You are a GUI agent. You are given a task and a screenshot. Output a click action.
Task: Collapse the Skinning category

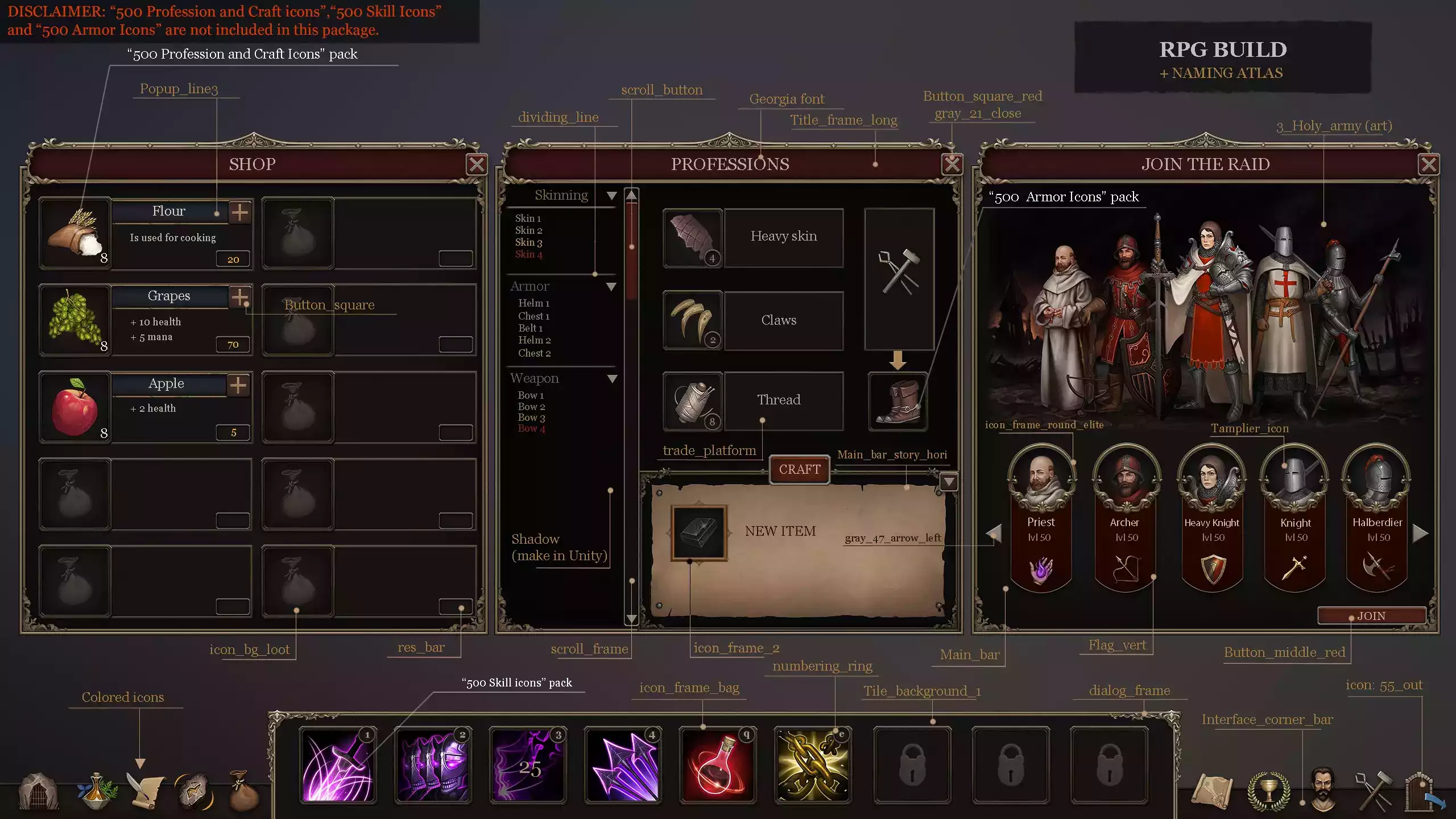coord(611,196)
